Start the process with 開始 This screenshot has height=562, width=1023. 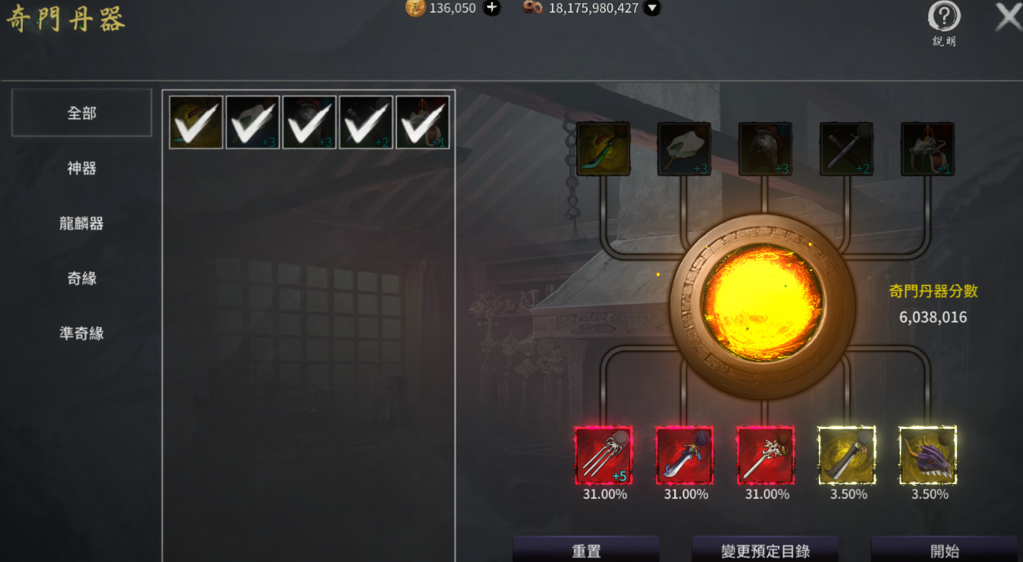944,550
